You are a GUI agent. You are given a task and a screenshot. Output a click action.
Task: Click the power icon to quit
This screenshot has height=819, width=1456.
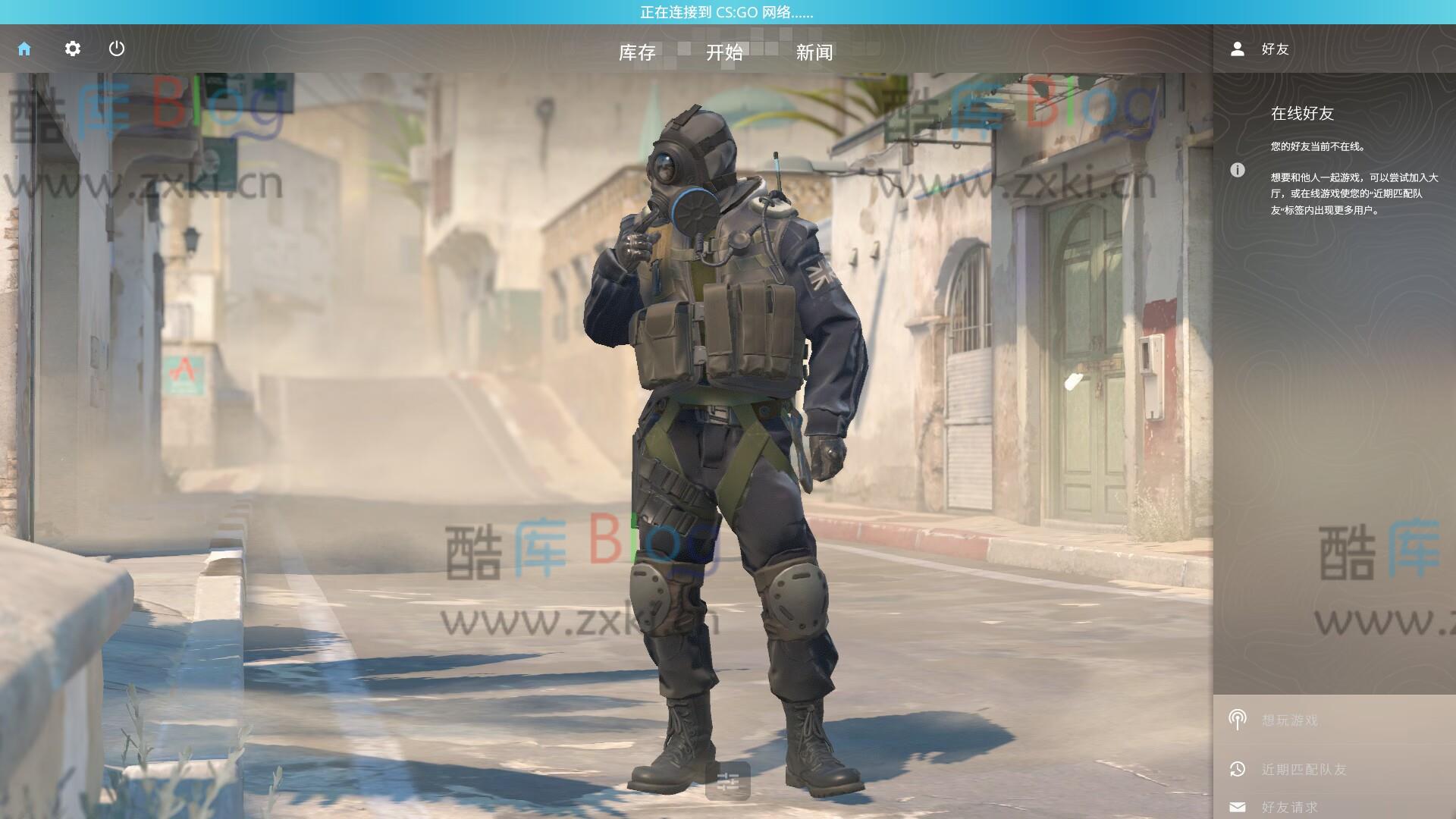click(x=118, y=49)
